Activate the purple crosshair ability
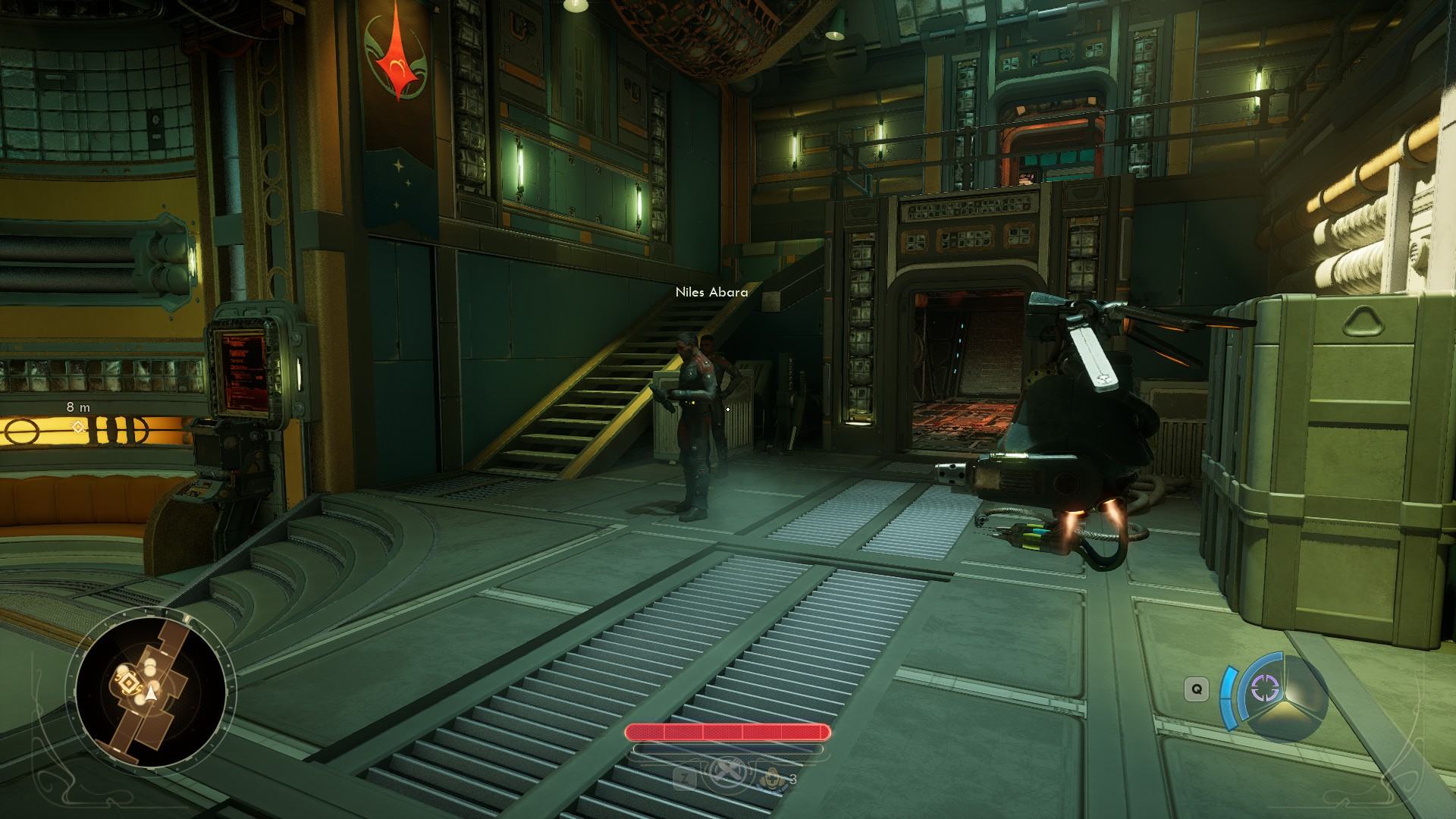This screenshot has width=1456, height=819. pyautogui.click(x=1264, y=689)
